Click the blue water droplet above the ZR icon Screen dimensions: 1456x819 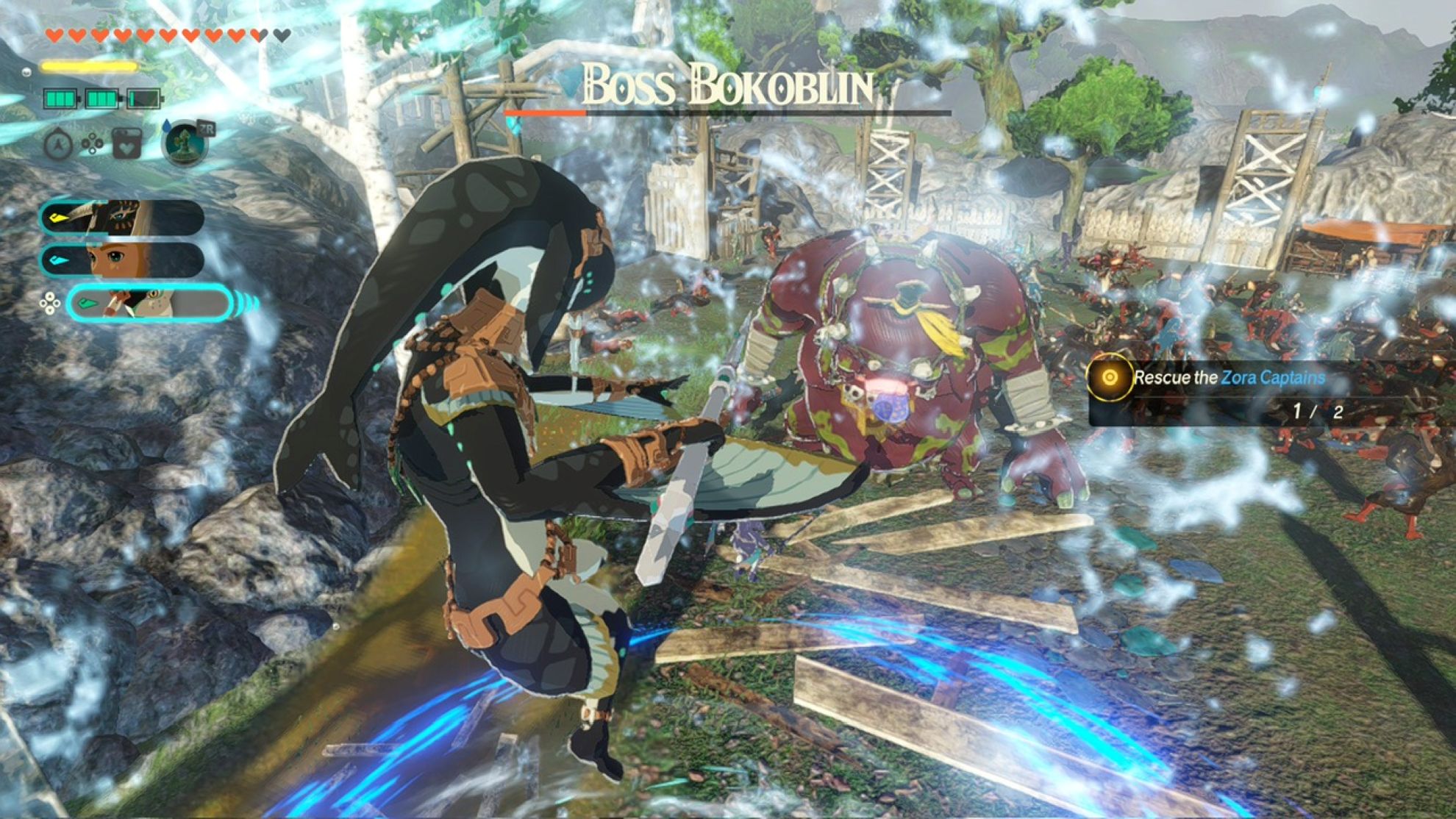(x=166, y=125)
